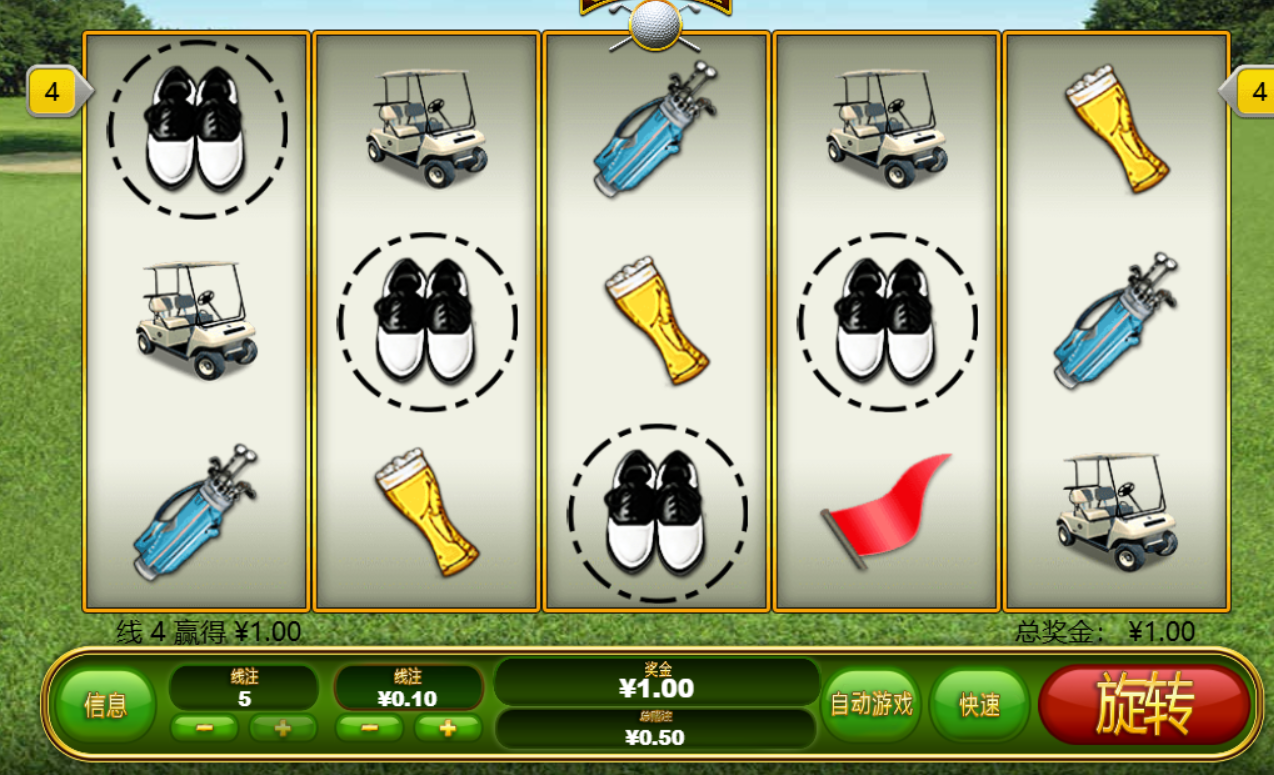Viewport: 1274px width, 775px height.
Task: Raise the ¥0.10 line bet
Action: [448, 728]
